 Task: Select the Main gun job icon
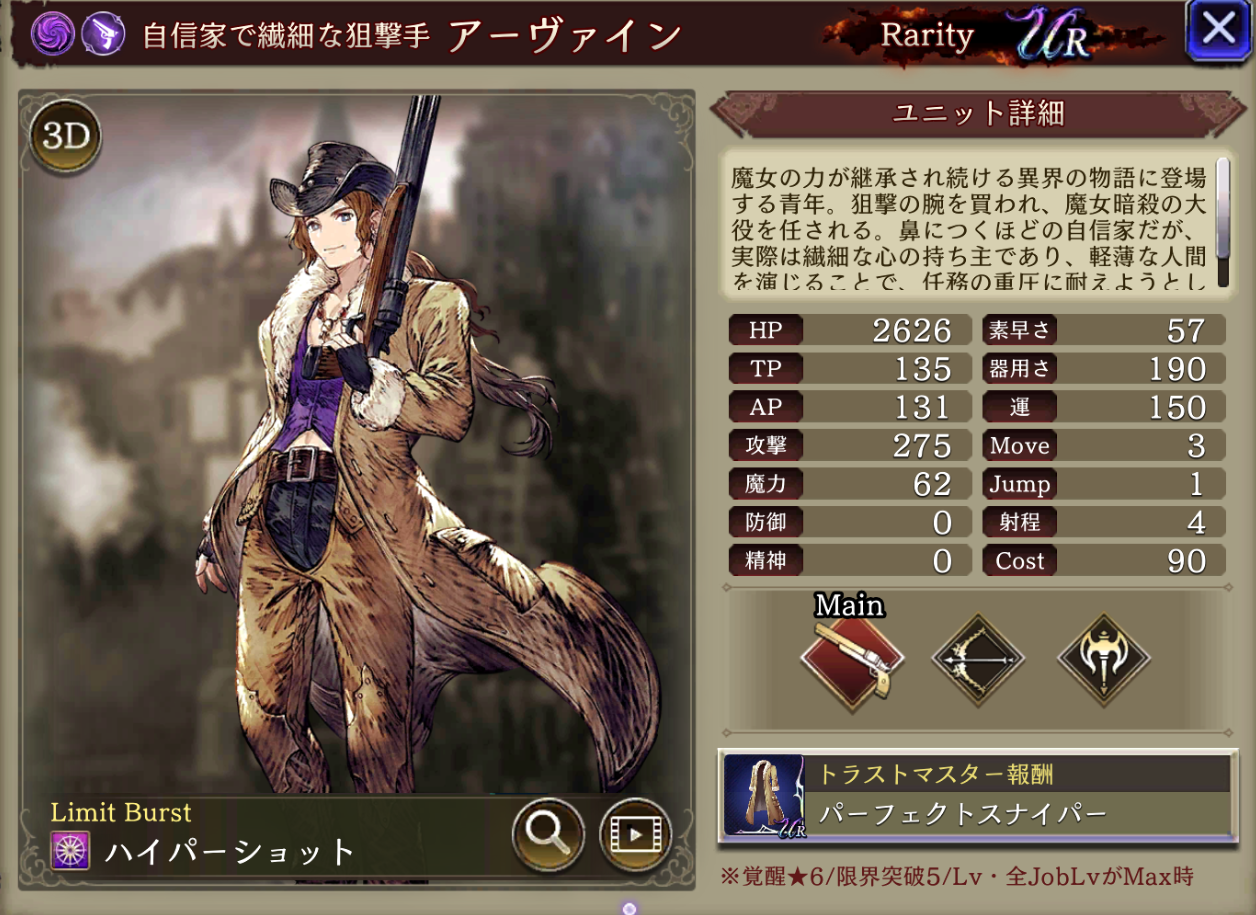coord(851,658)
